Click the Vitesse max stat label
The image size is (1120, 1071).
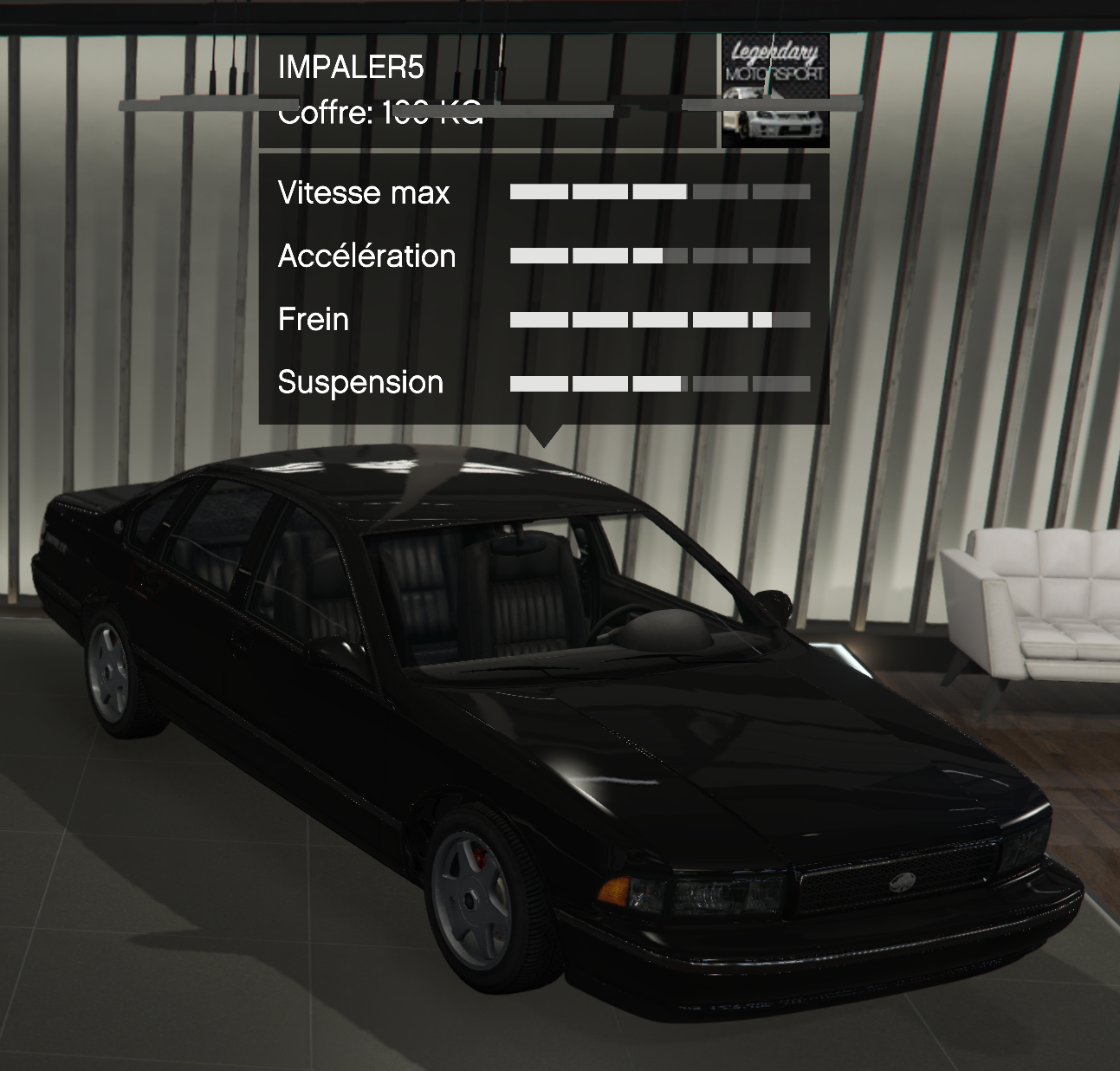(362, 192)
